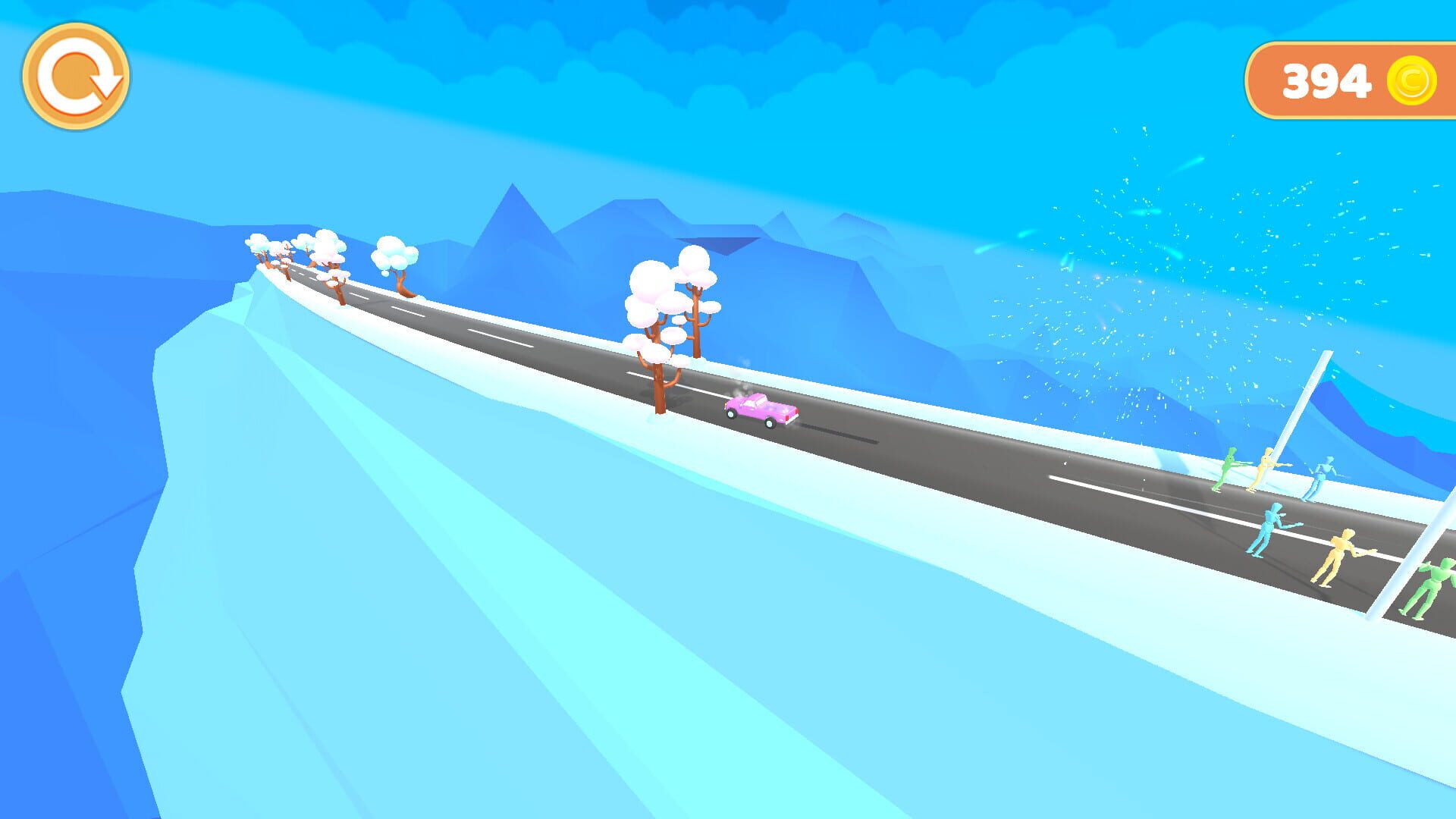Image resolution: width=1456 pixels, height=819 pixels.
Task: Select the circular arrow replay symbol
Action: point(77,76)
